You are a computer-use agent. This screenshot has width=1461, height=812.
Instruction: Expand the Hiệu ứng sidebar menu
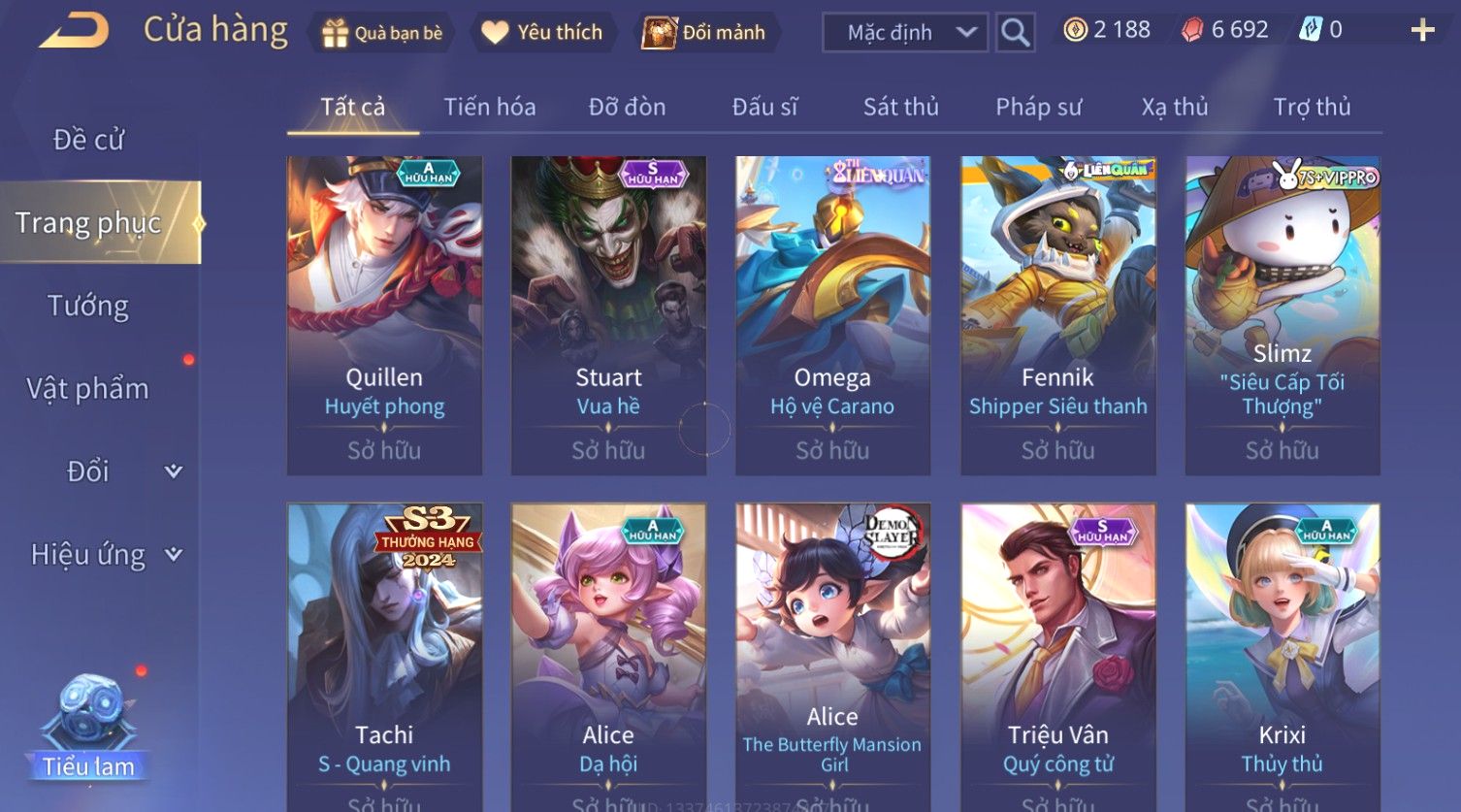coord(105,555)
